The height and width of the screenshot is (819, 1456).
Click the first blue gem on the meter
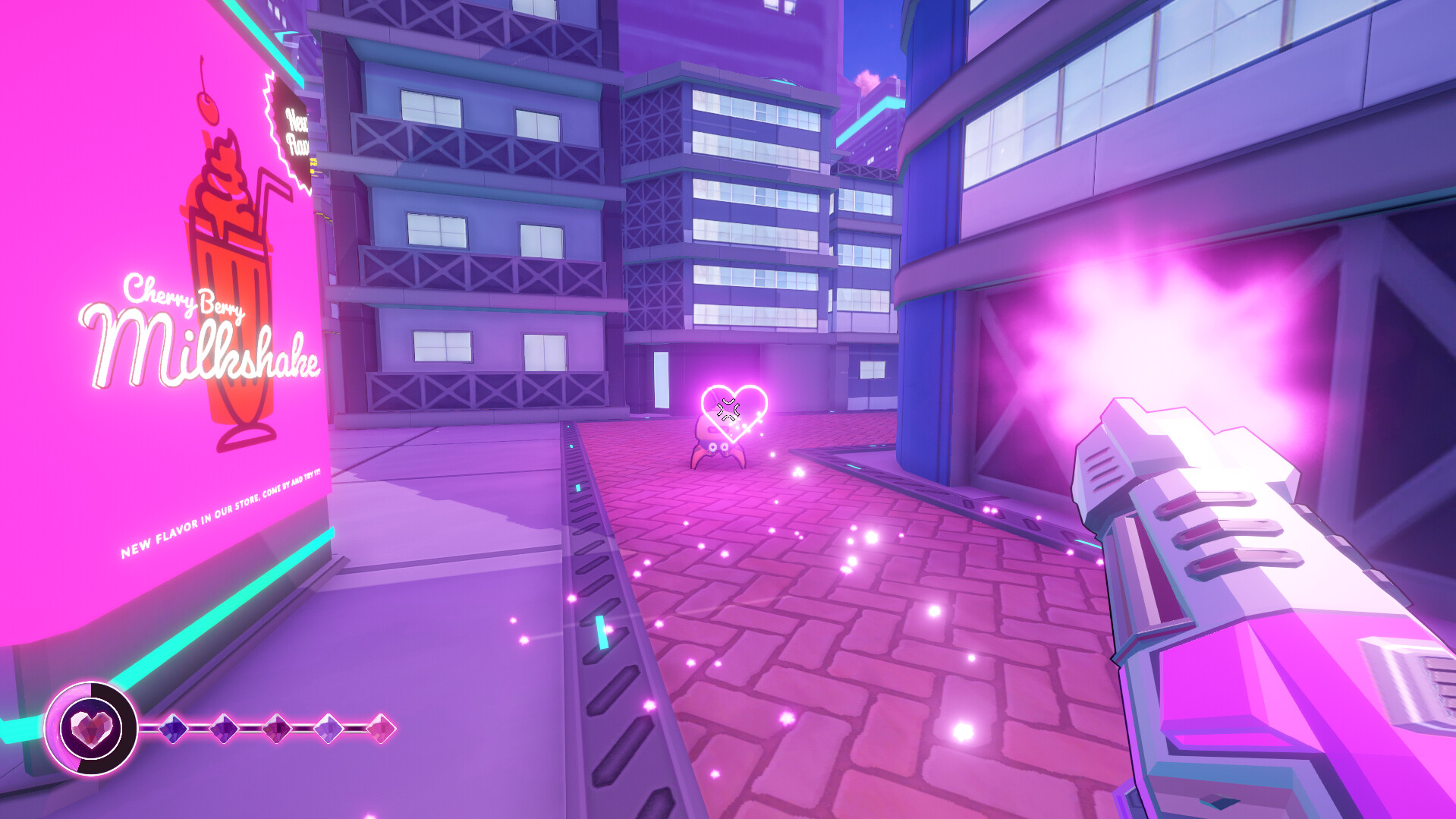[174, 729]
